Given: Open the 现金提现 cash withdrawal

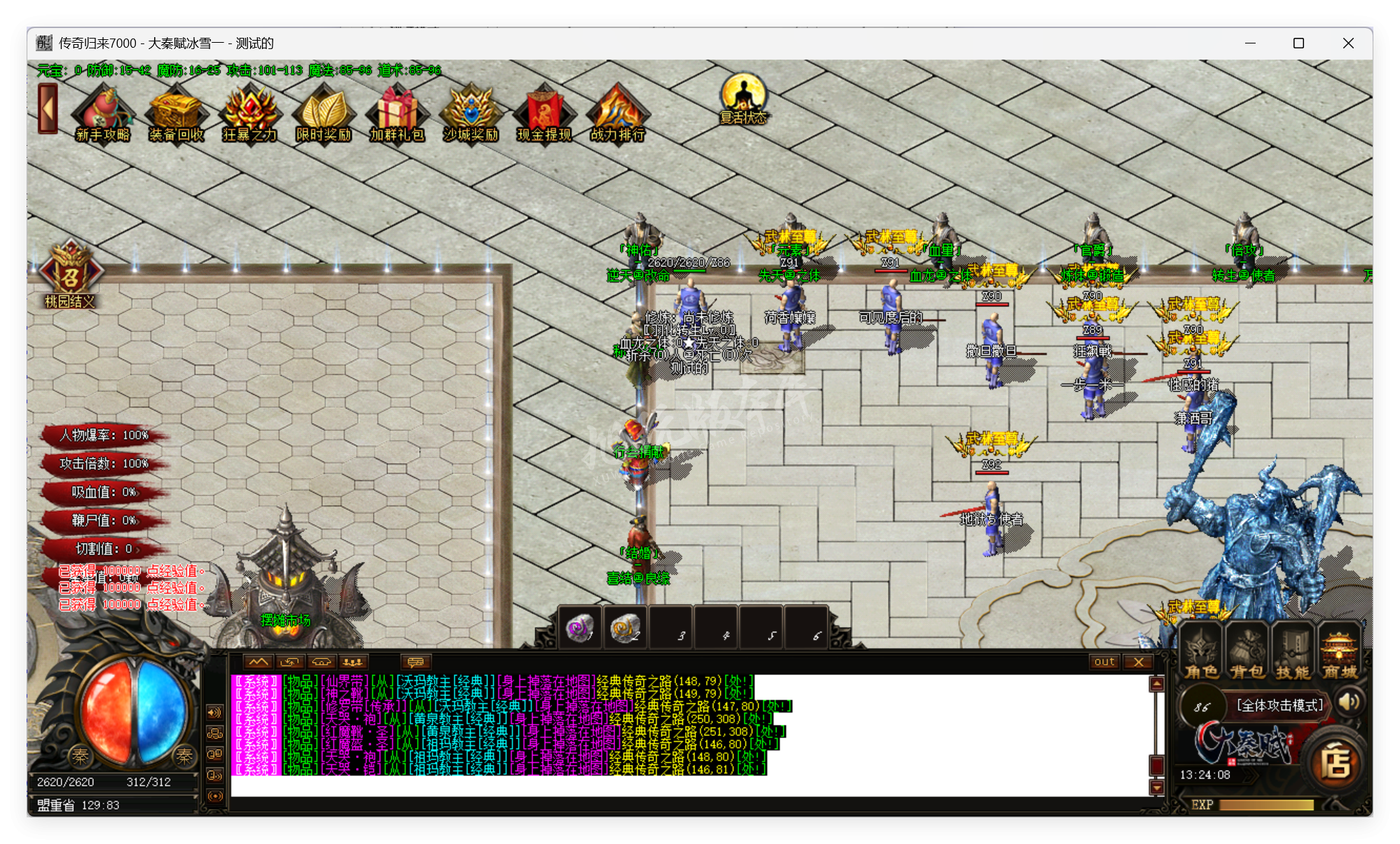Looking at the screenshot, I should coord(544,113).
